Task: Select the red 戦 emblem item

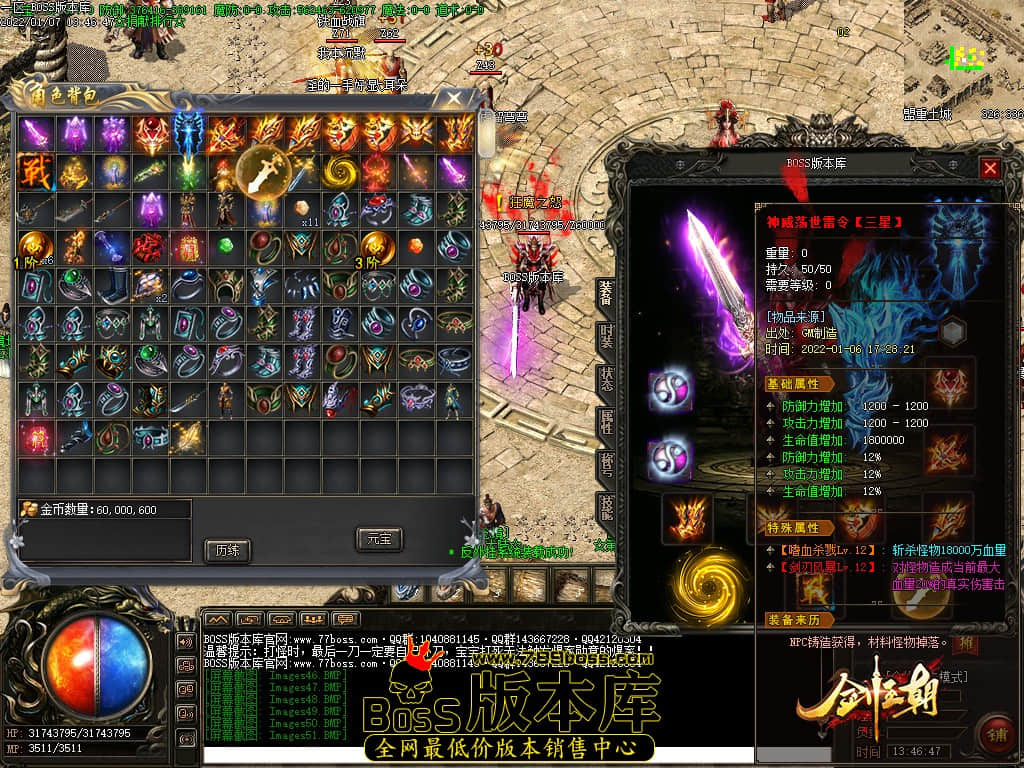Action: click(34, 171)
